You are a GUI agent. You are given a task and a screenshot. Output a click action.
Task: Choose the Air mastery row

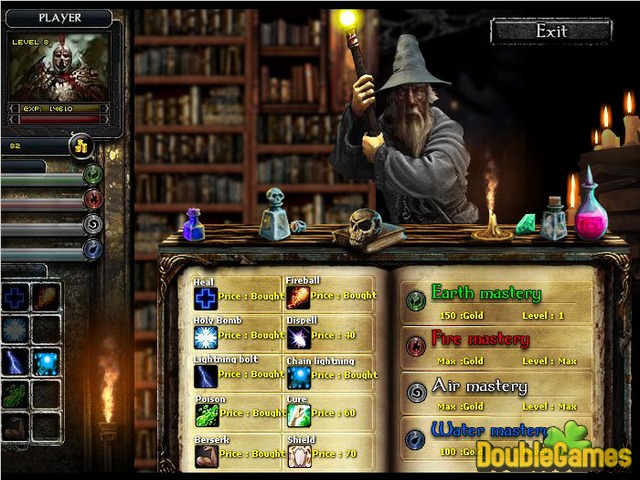coord(500,394)
